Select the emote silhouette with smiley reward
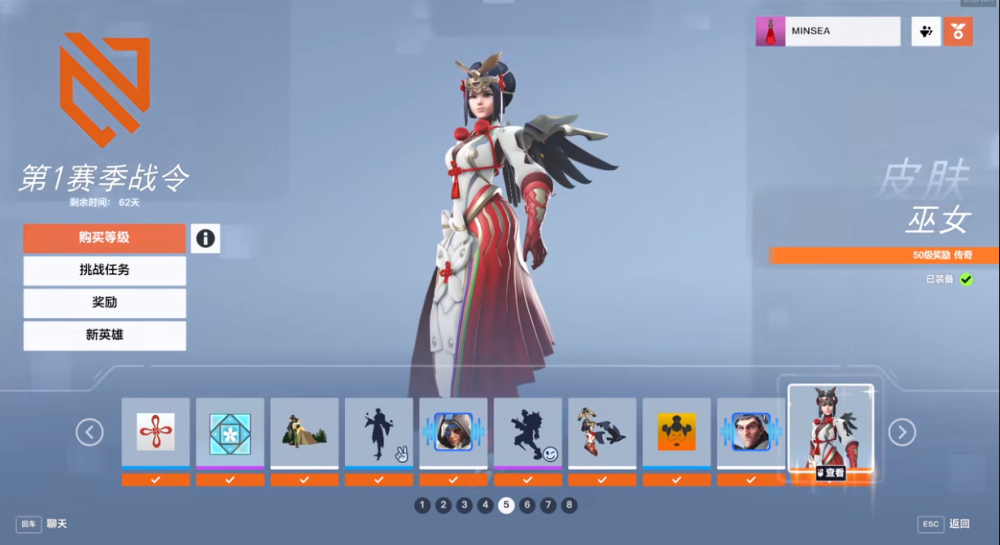1000x545 pixels. coord(528,432)
